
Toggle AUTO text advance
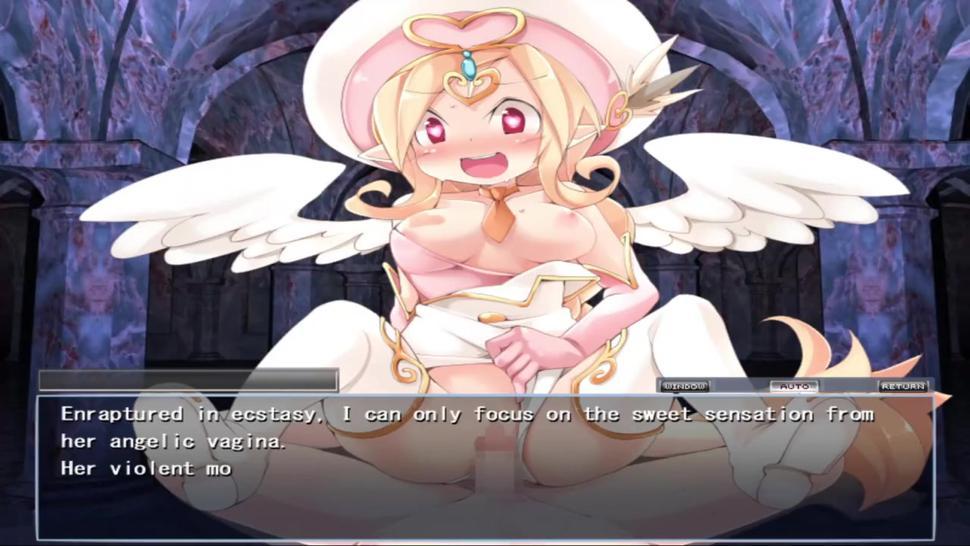[793, 386]
